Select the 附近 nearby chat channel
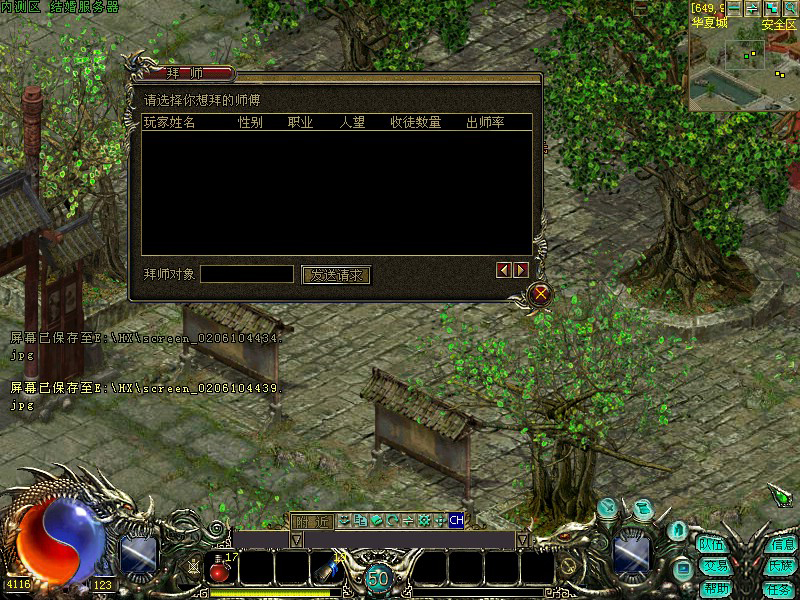The image size is (800, 600). point(311,520)
